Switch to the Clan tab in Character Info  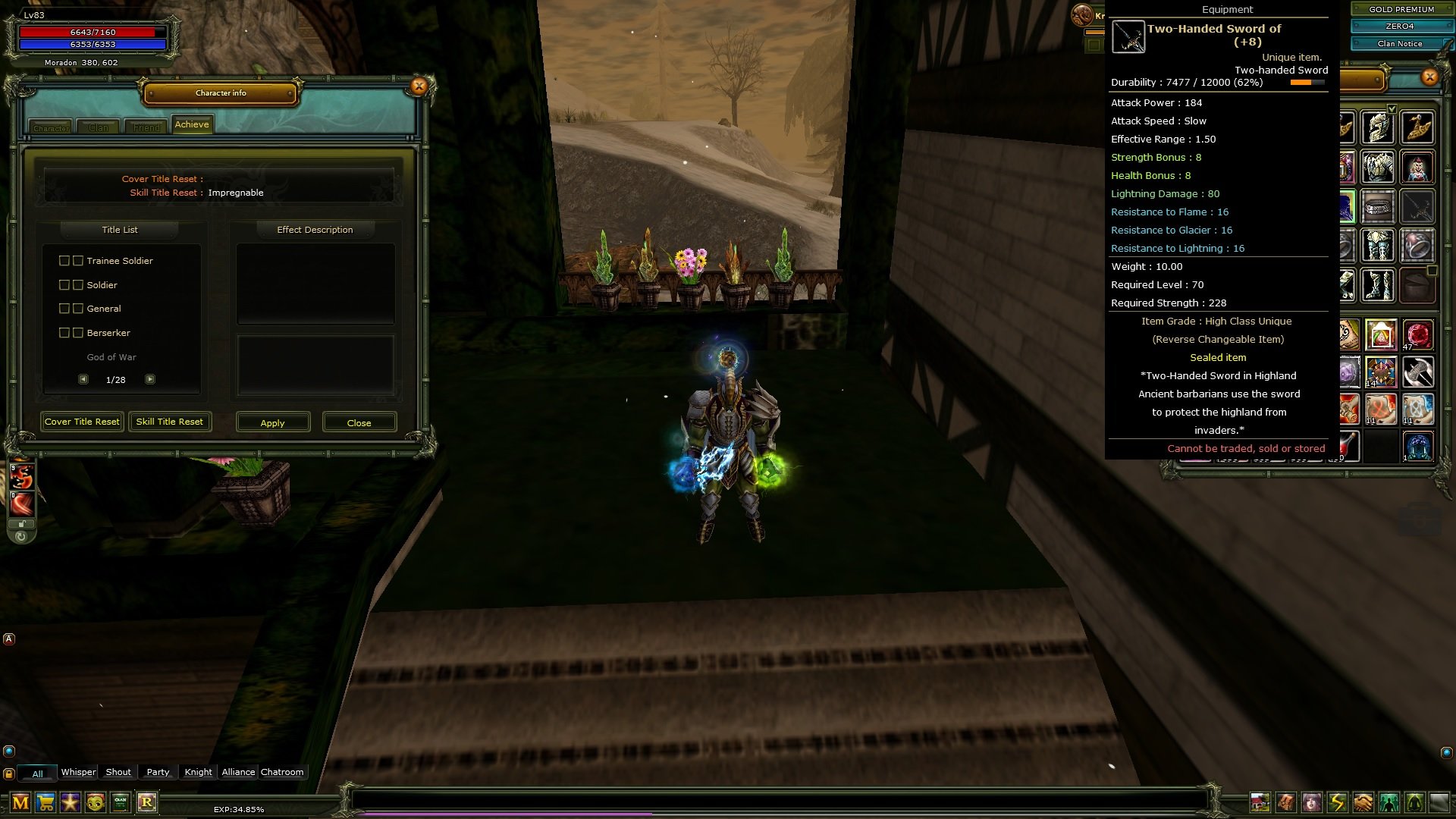tap(99, 127)
